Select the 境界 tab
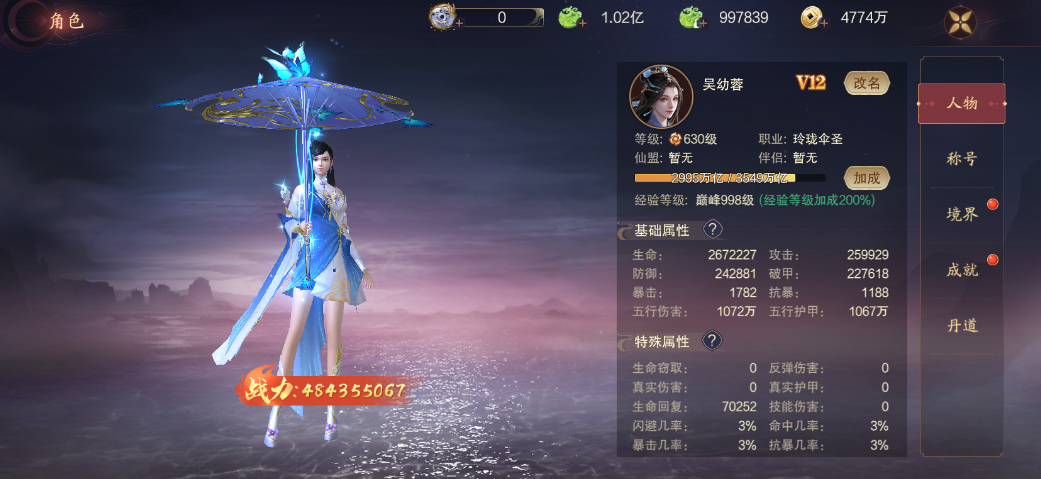 pos(961,214)
